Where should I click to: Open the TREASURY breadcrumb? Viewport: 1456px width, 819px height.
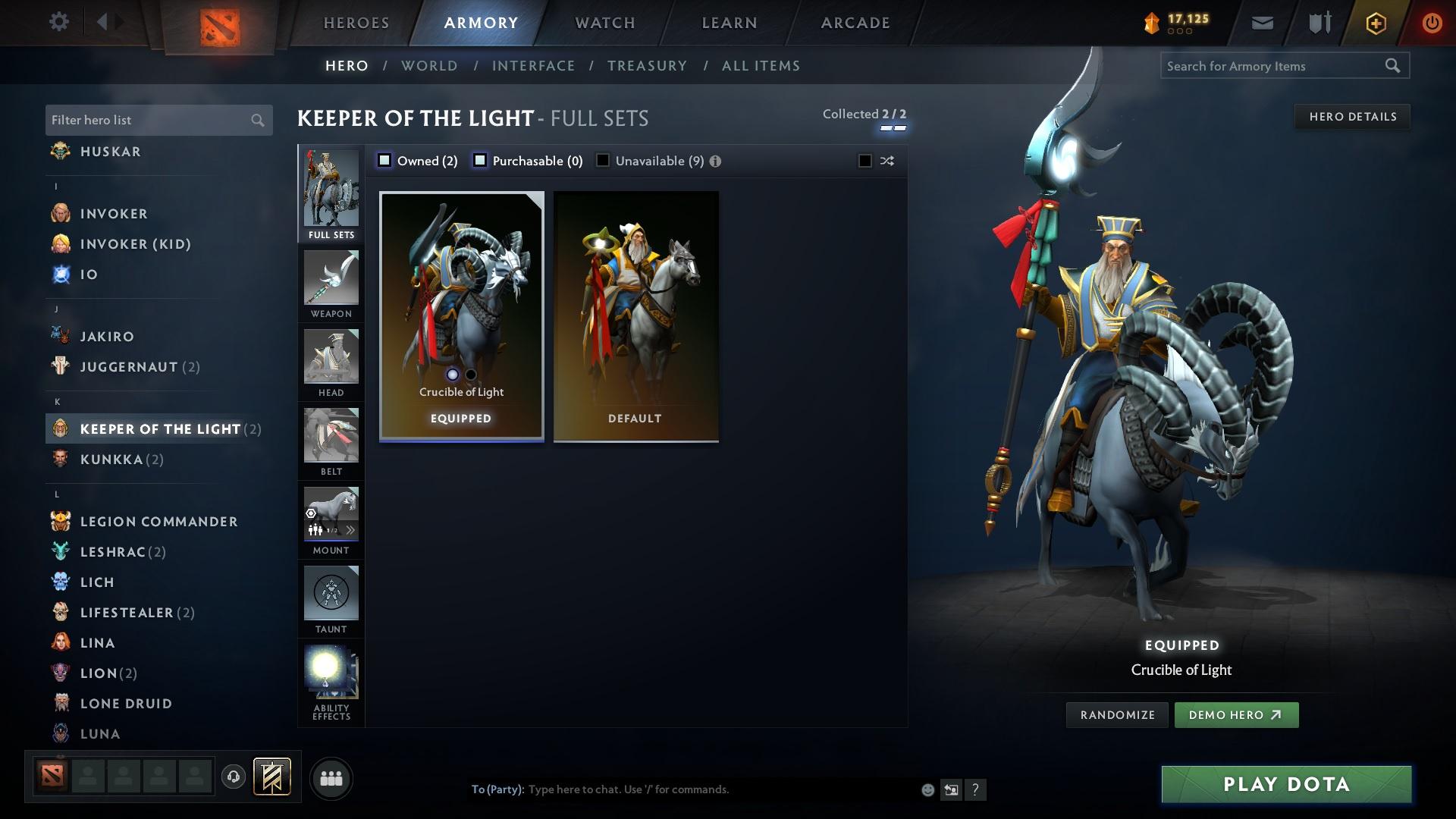click(647, 66)
